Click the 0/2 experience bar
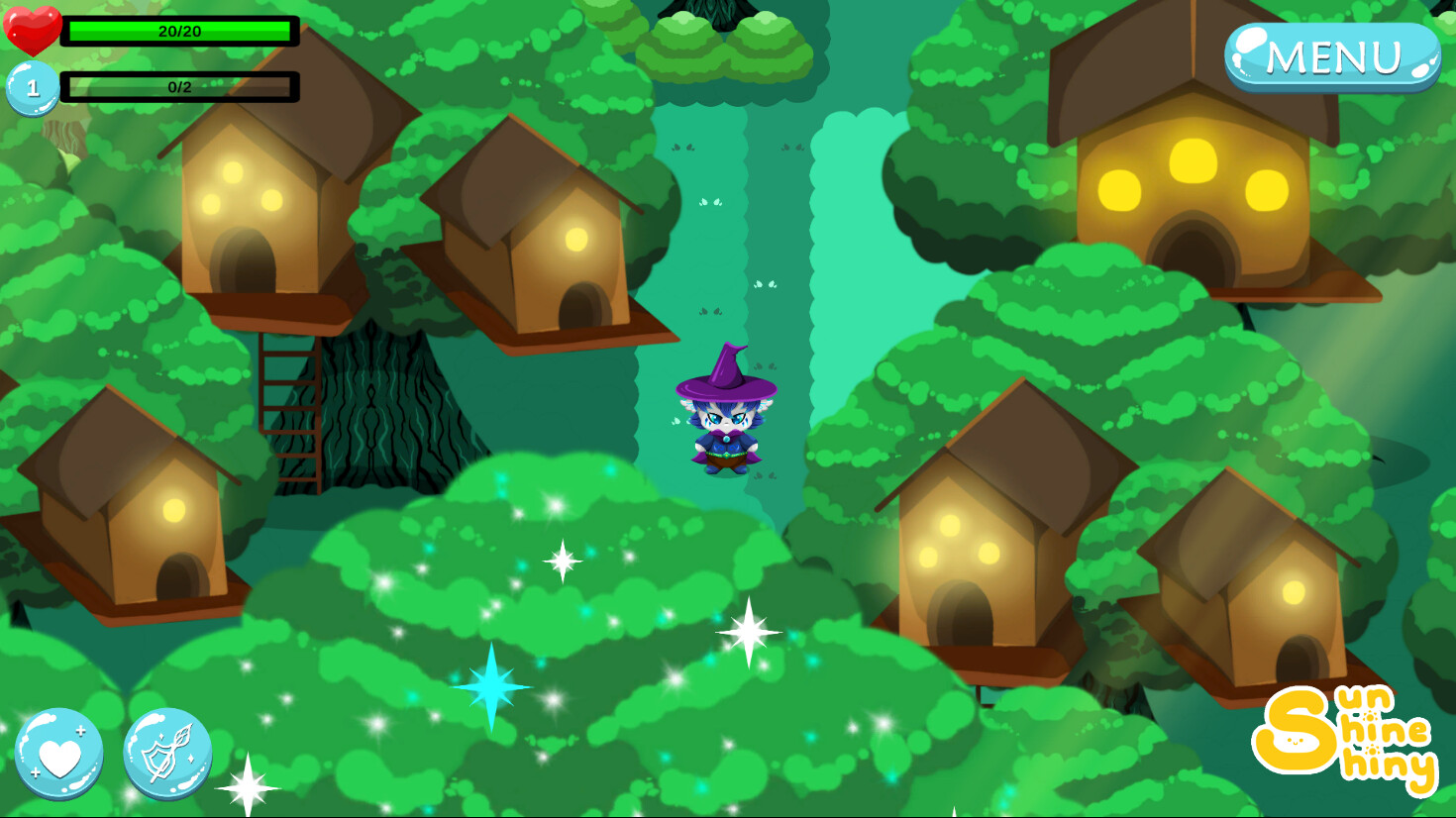This screenshot has width=1456, height=818. point(178,87)
